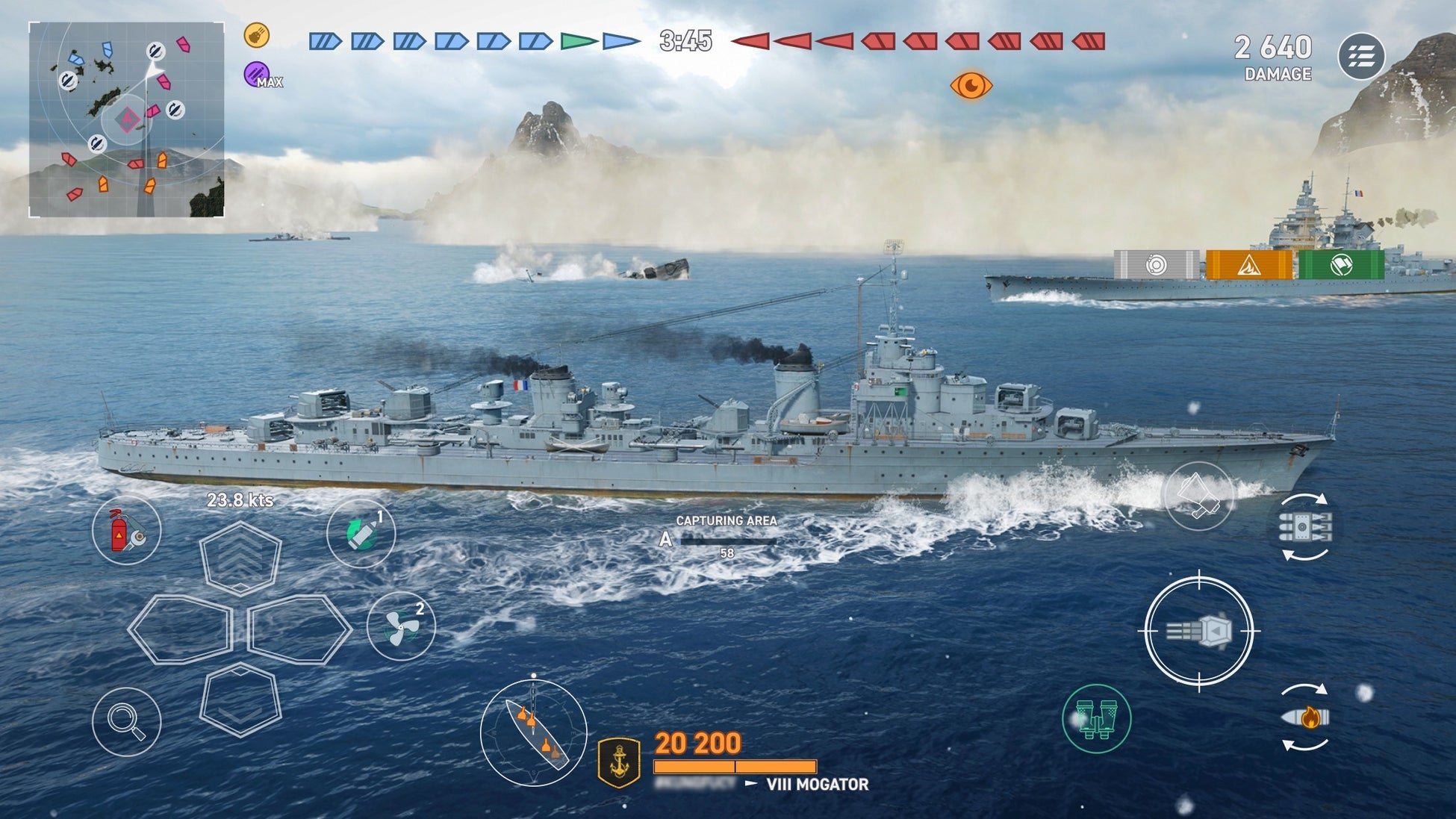Switch weapon type with the turret swap icon
The width and height of the screenshot is (1456, 819).
point(1304,527)
